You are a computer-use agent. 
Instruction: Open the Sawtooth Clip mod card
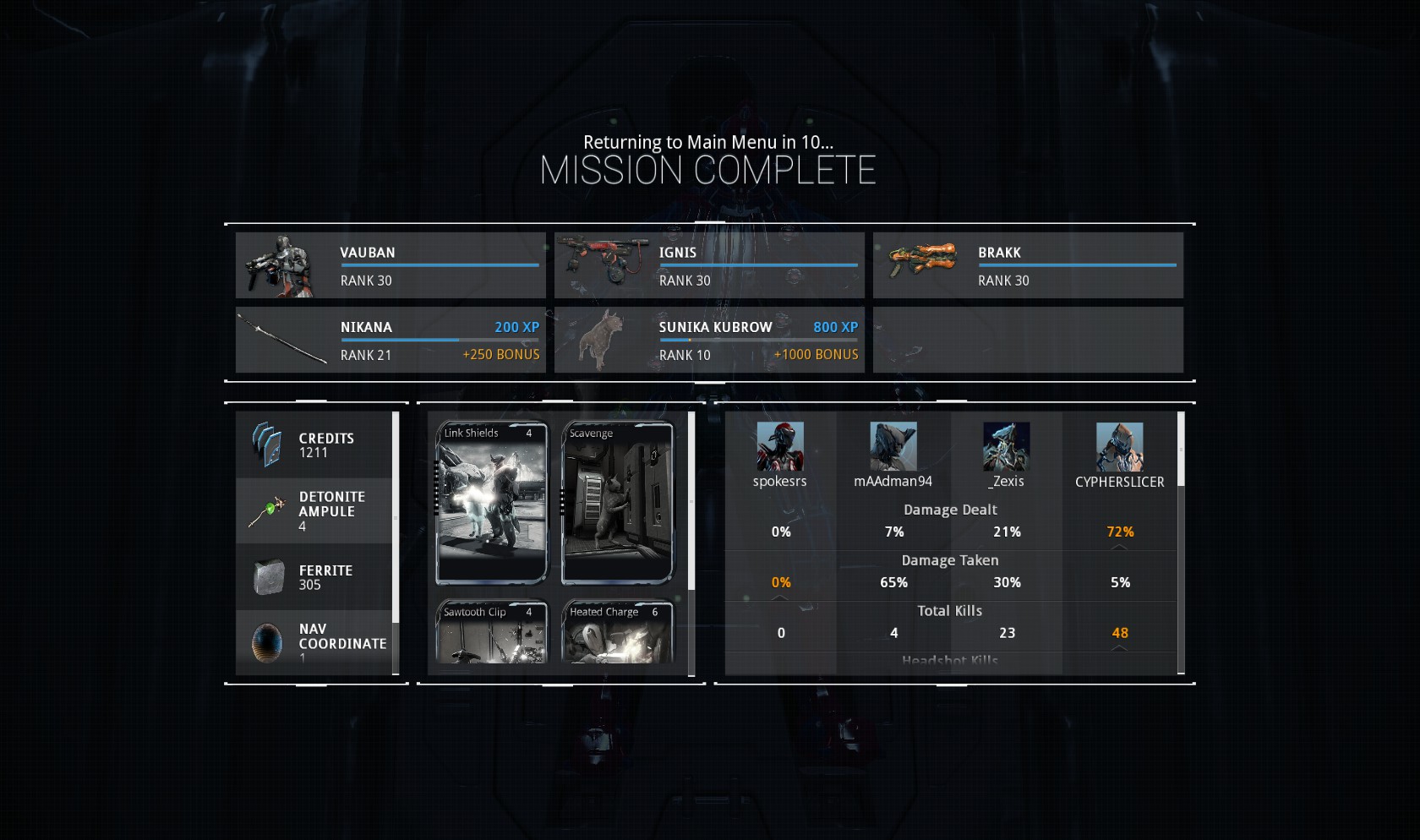point(491,632)
